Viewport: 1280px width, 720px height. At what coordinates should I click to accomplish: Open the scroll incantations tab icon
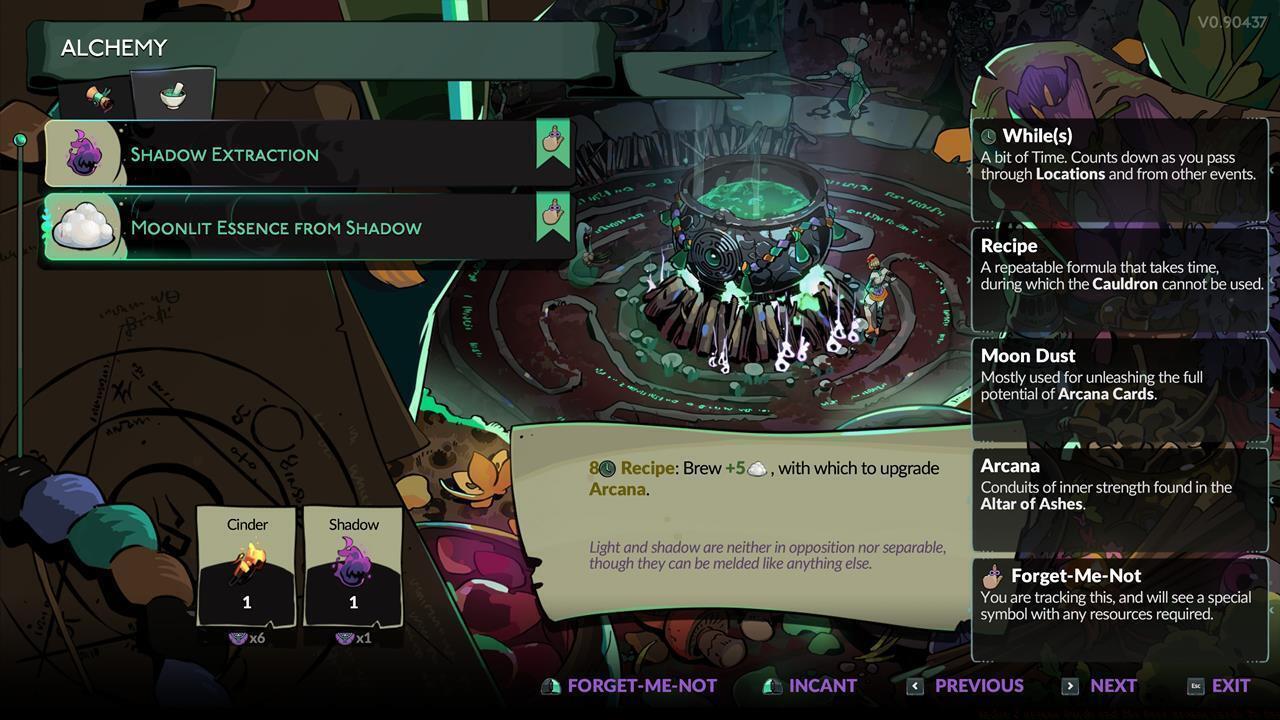[99, 93]
